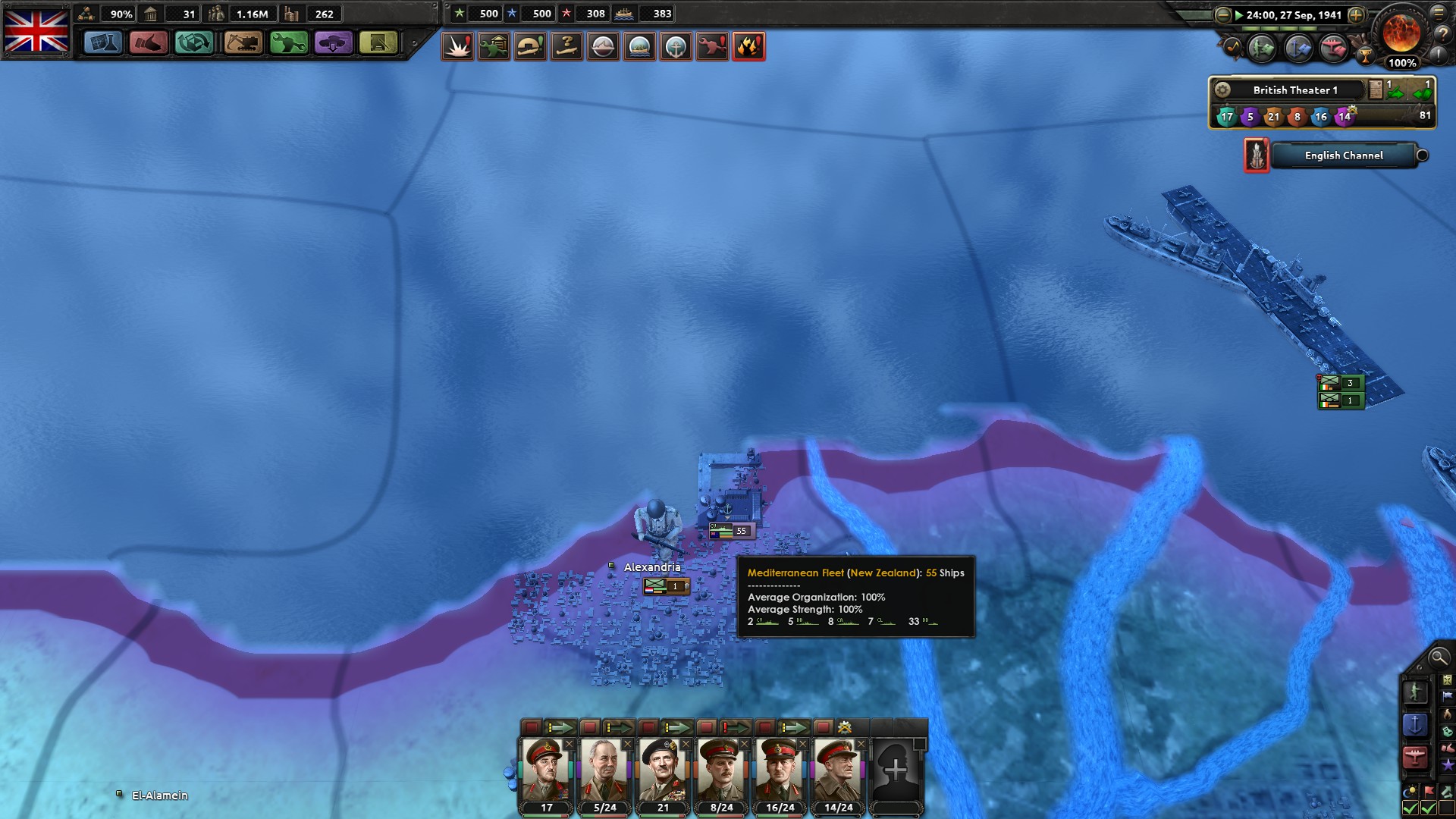Click the highlighted burning-fire alert icon
The height and width of the screenshot is (819, 1456).
749,47
